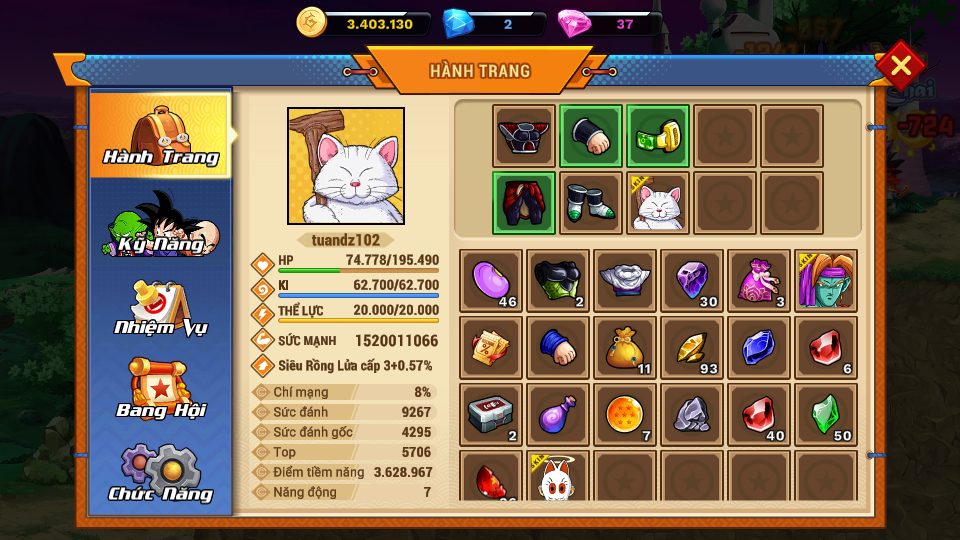This screenshot has width=960, height=540.
Task: Select the equipped red-black pants slot
Action: coord(524,203)
